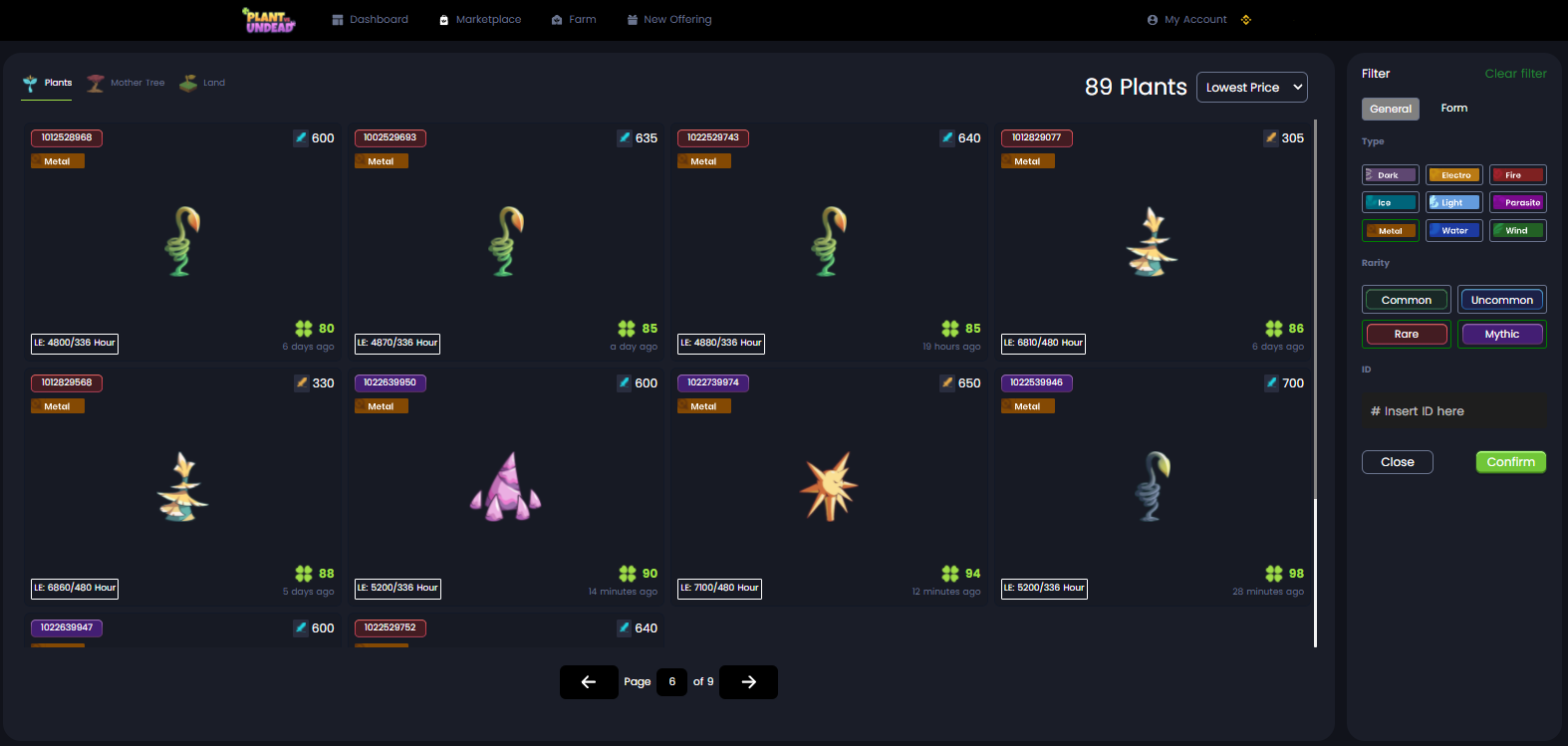Go to the next page of plants
The image size is (1568, 746).
coord(748,682)
